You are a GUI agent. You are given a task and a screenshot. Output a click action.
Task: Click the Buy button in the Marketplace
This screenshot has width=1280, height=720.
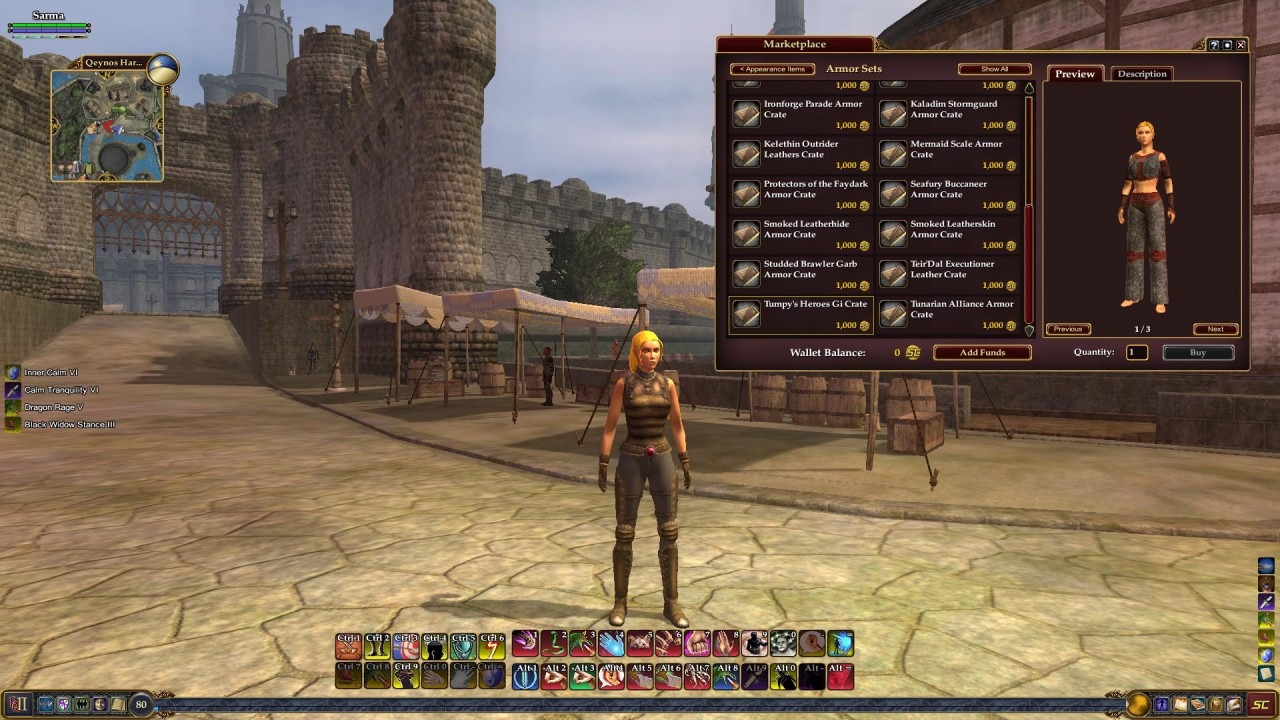point(1198,352)
